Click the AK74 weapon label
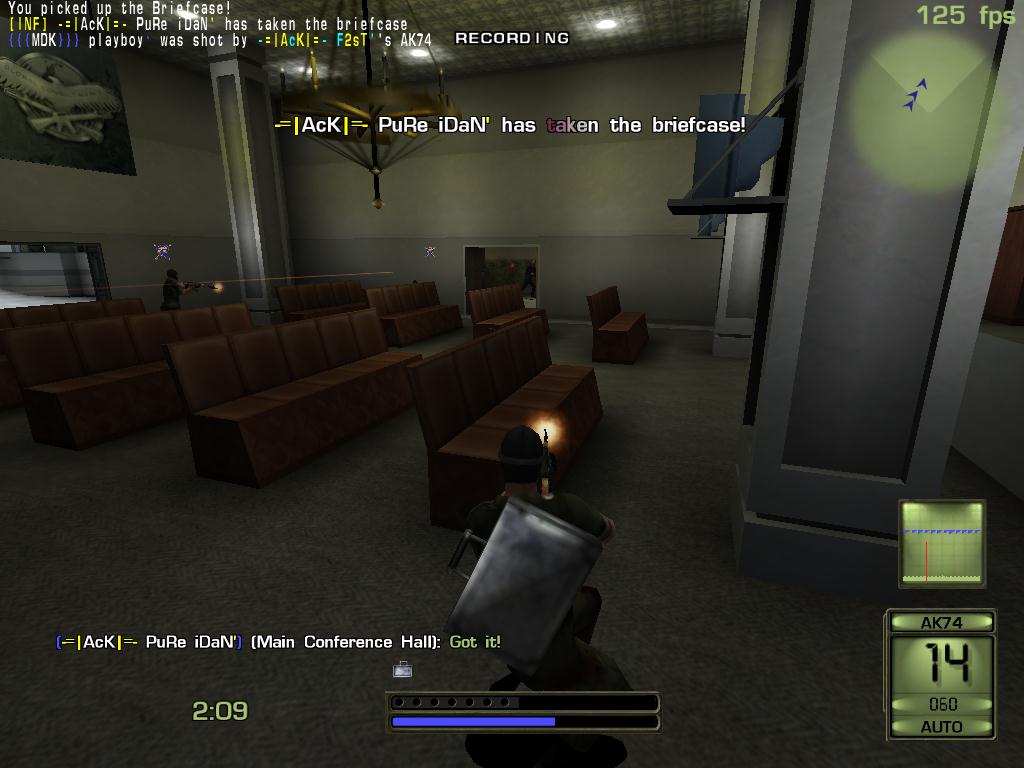Image resolution: width=1024 pixels, height=768 pixels. coord(941,623)
